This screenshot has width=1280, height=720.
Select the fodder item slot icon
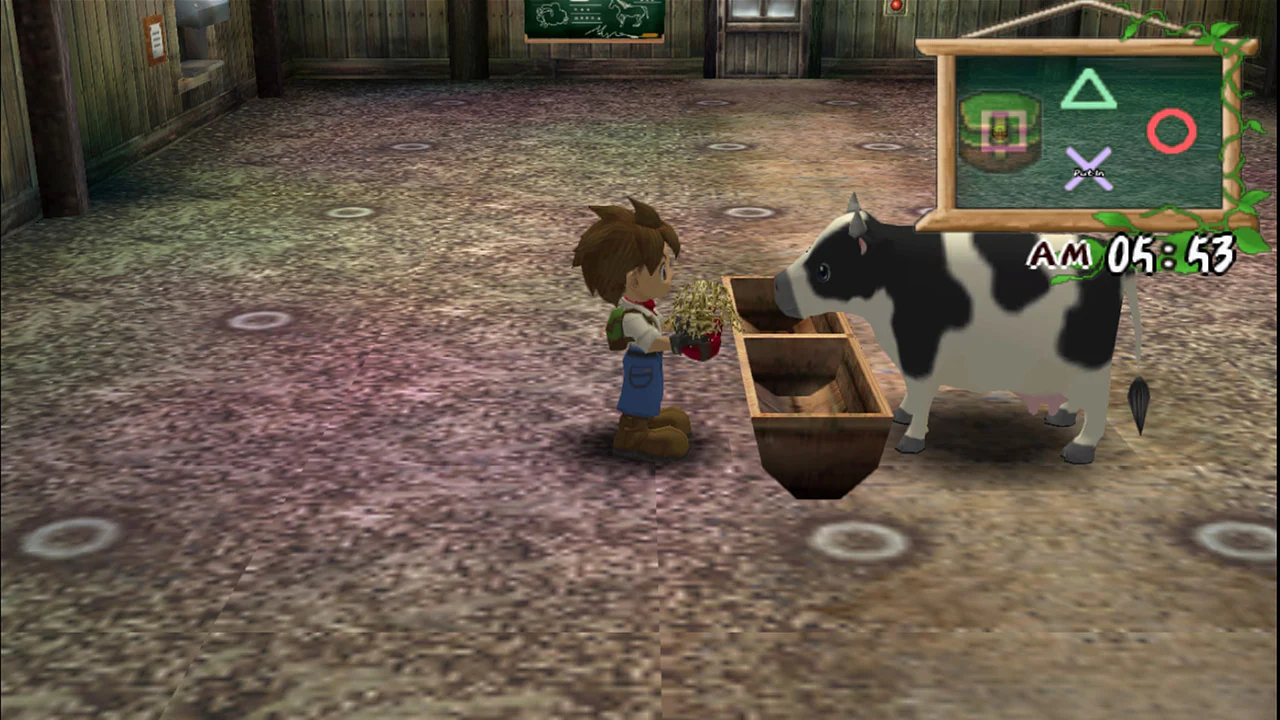click(1000, 128)
